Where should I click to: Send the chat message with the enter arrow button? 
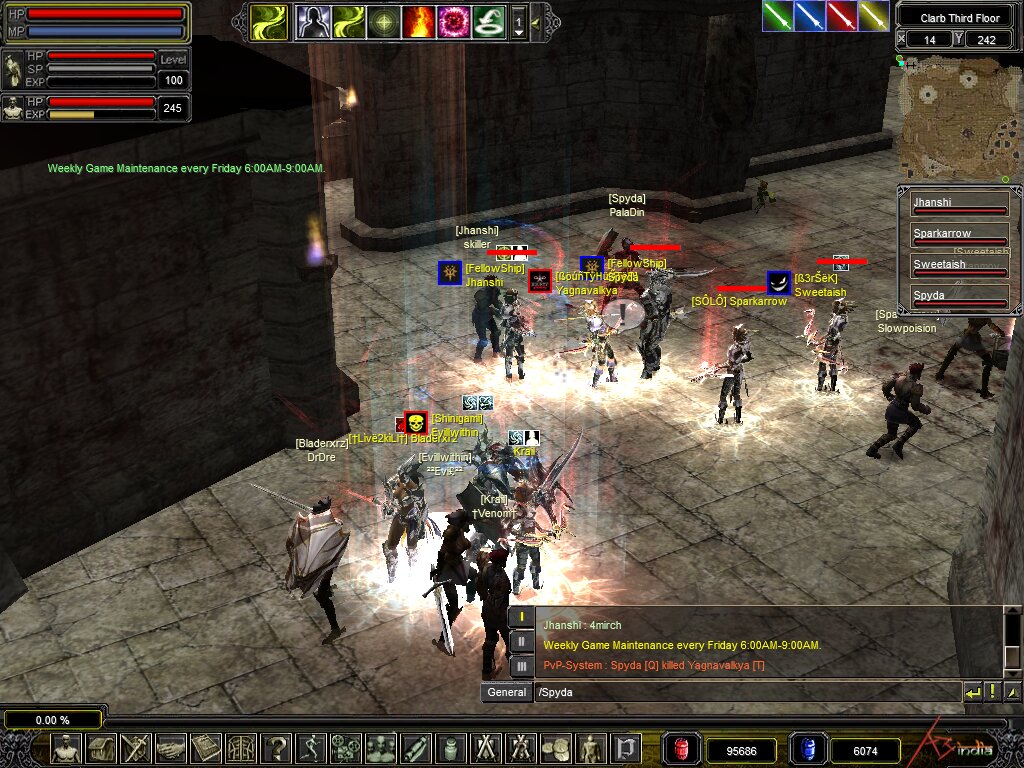pos(972,692)
